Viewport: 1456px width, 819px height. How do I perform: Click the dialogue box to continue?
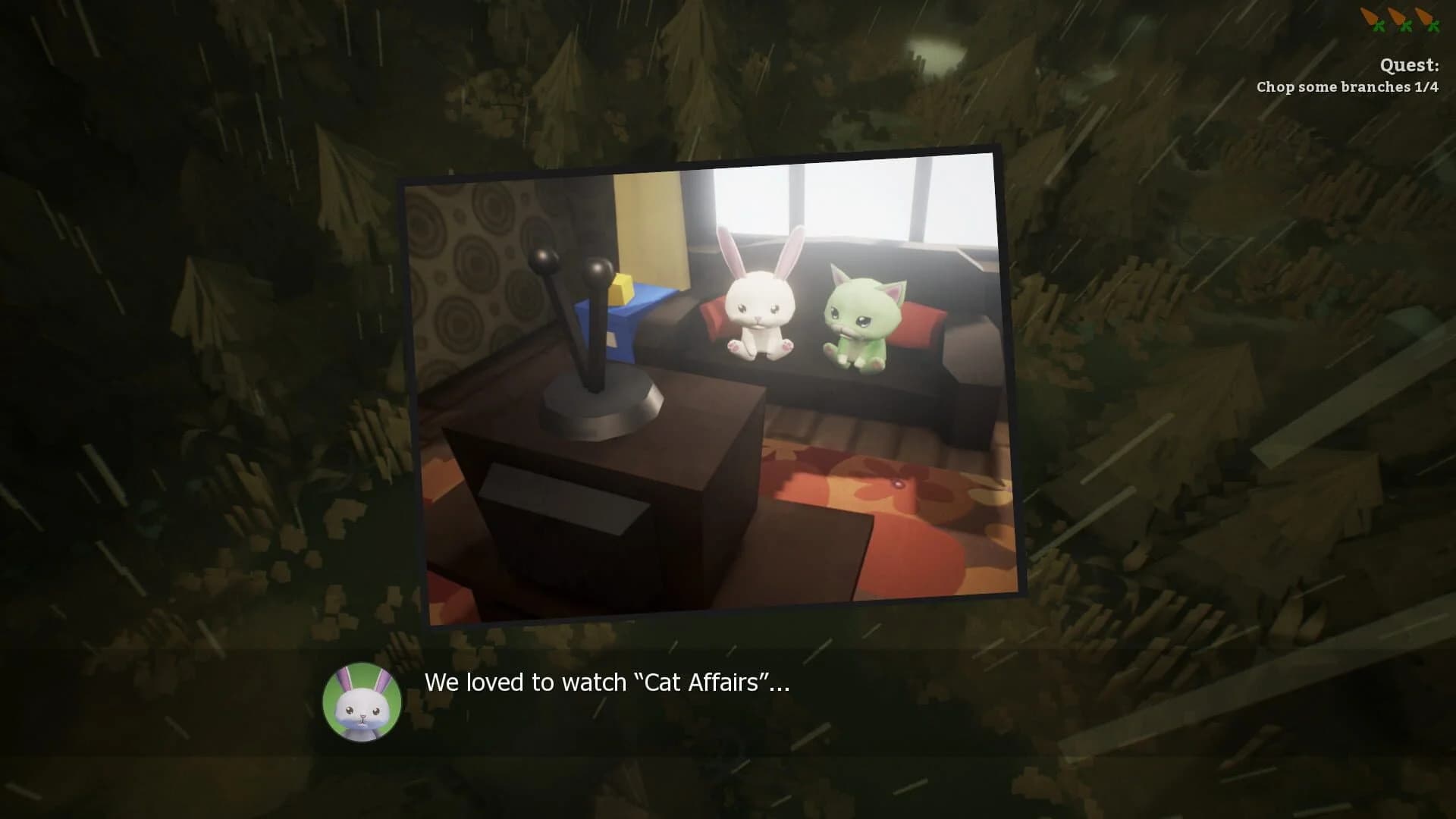click(x=728, y=705)
